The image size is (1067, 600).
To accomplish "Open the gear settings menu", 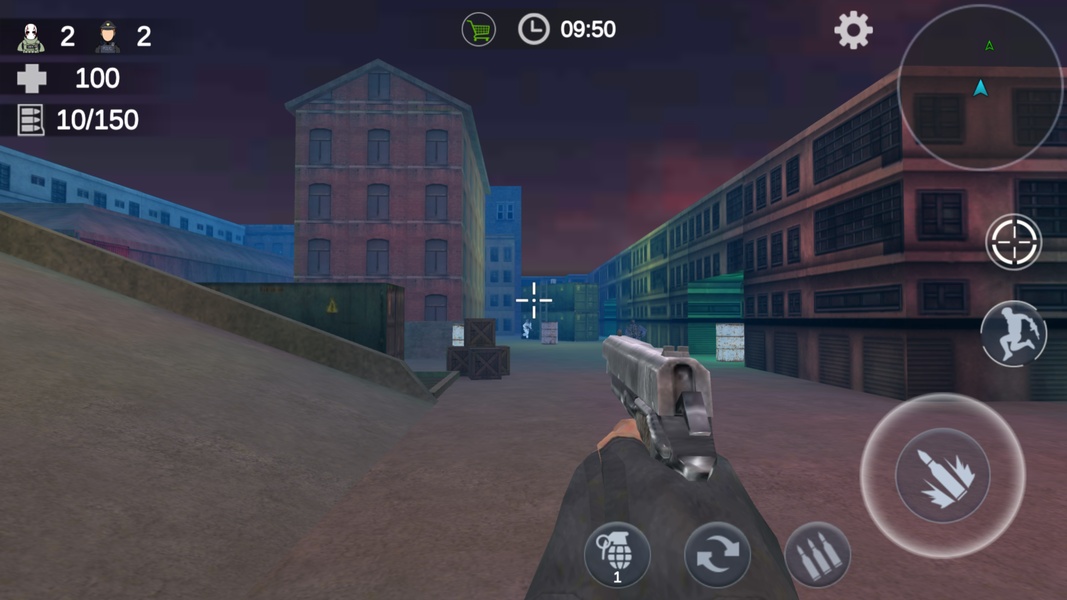I will tap(853, 31).
